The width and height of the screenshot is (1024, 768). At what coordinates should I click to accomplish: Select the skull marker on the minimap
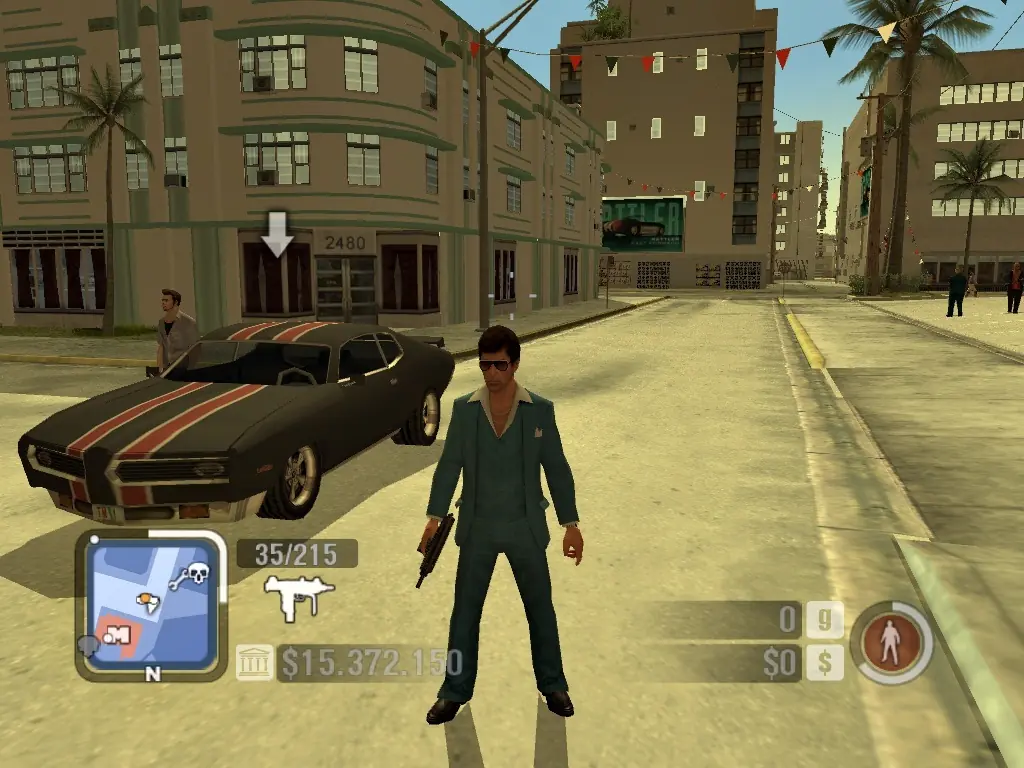pyautogui.click(x=198, y=574)
